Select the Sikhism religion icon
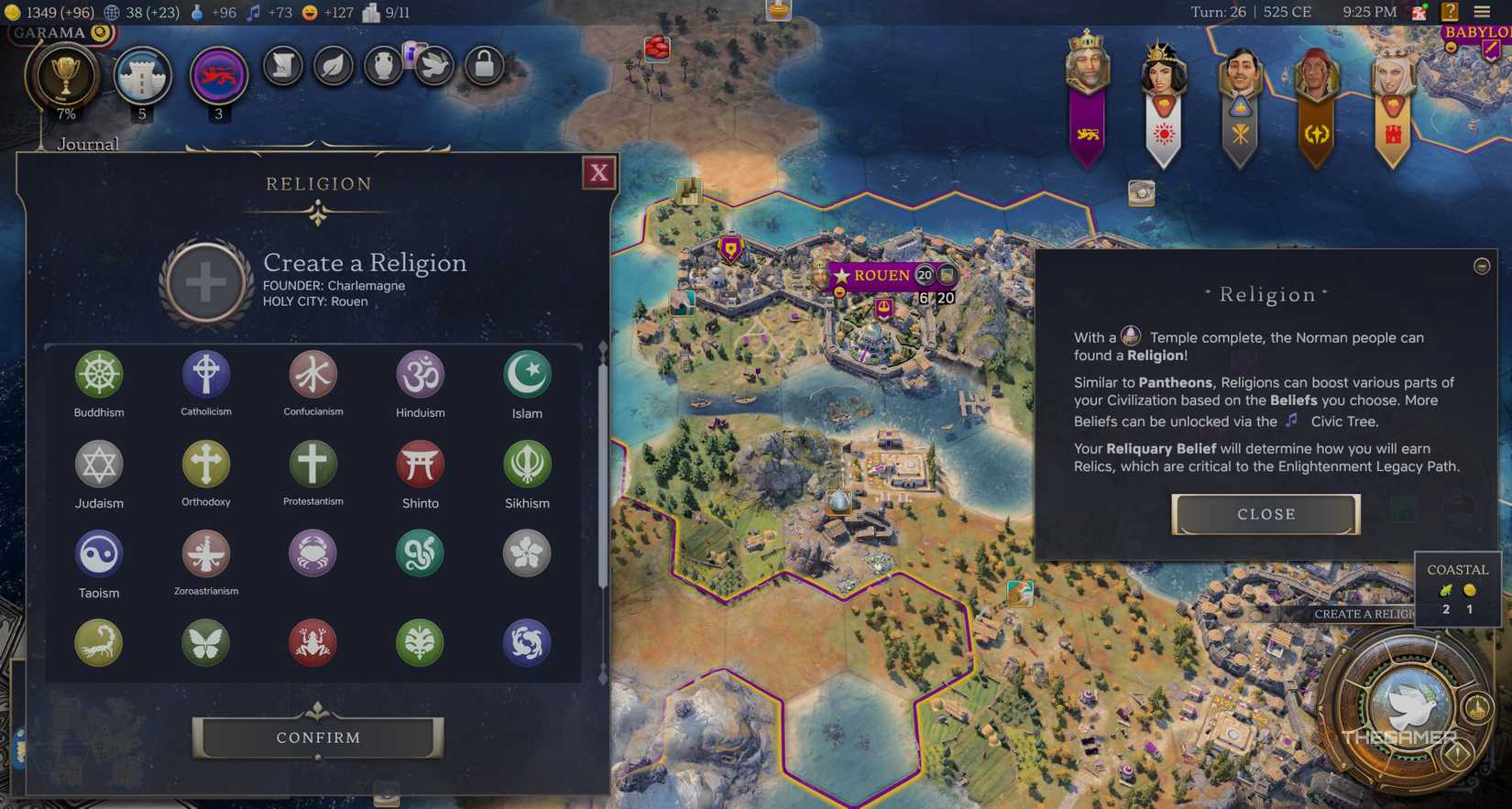Image resolution: width=1512 pixels, height=809 pixels. [x=527, y=463]
